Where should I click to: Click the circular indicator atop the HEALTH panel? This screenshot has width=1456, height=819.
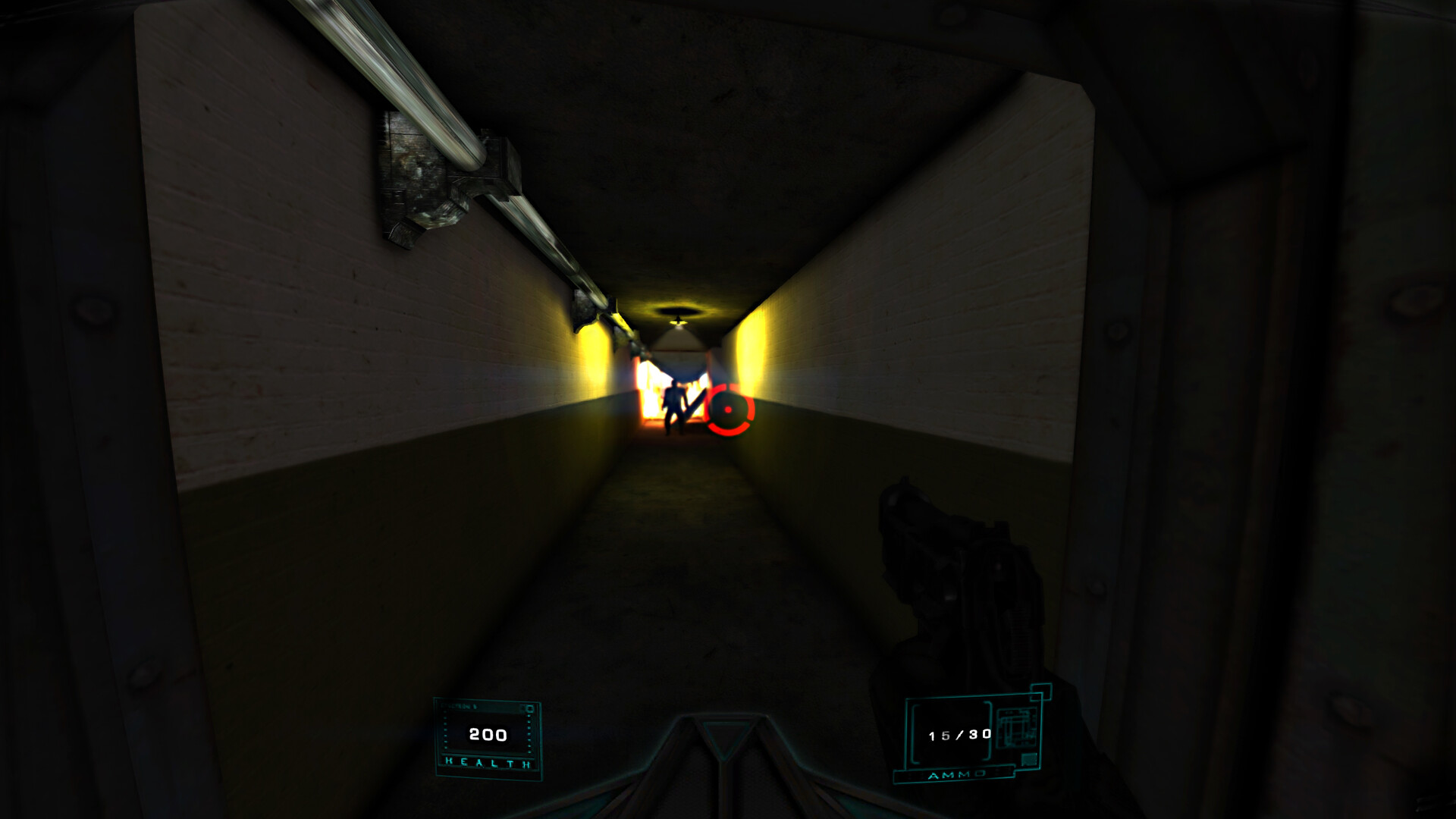click(529, 708)
